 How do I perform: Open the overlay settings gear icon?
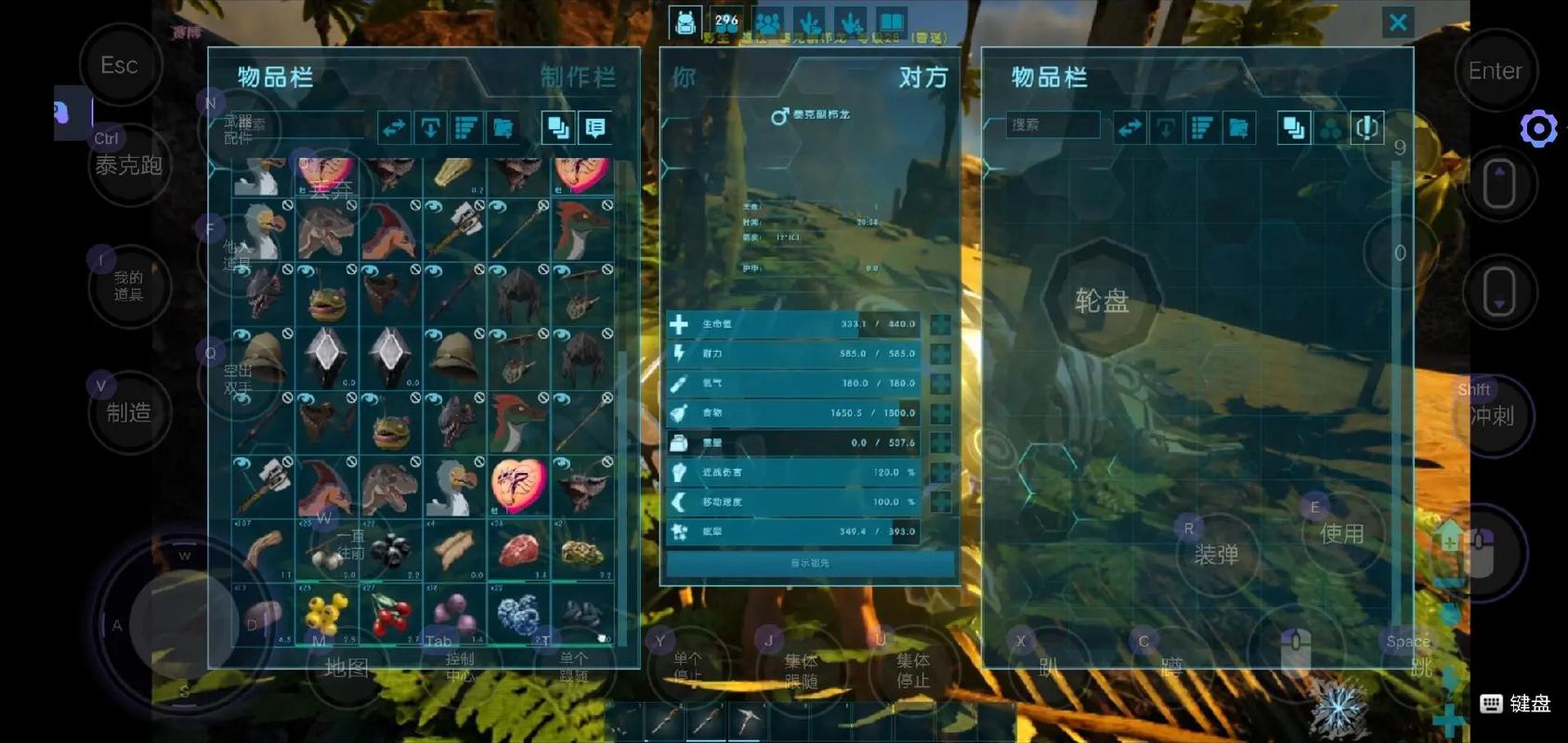[x=1538, y=128]
